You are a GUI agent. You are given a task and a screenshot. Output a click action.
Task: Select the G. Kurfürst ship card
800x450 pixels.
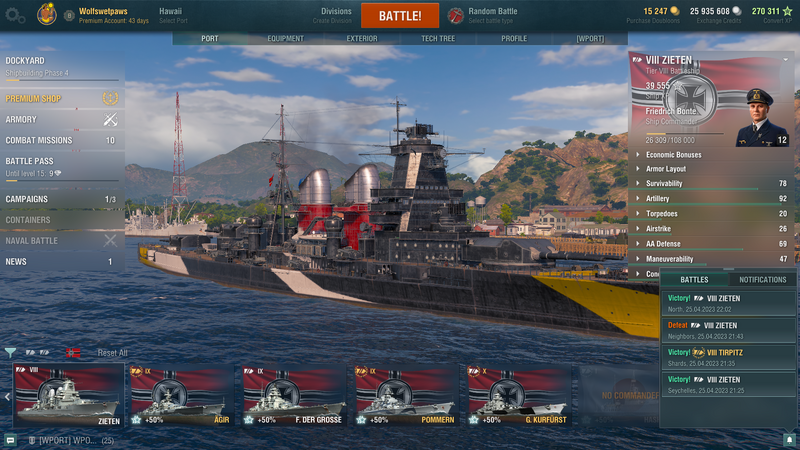[x=516, y=395]
